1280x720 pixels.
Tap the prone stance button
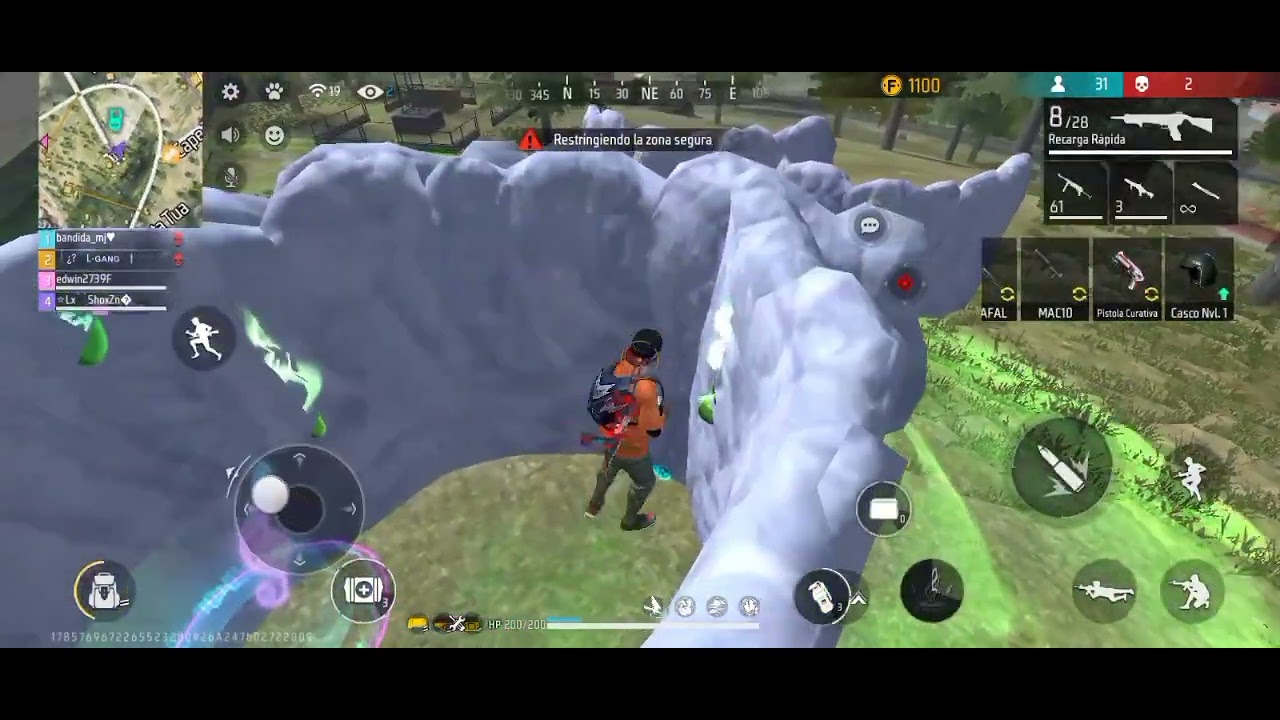point(1104,592)
